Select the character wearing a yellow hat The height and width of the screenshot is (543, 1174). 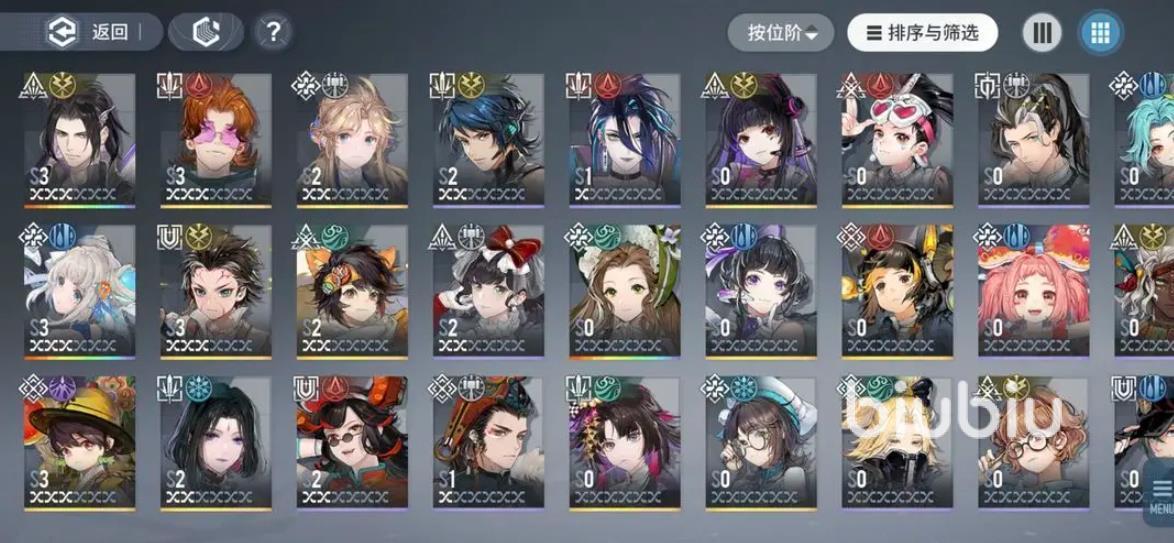click(x=80, y=443)
